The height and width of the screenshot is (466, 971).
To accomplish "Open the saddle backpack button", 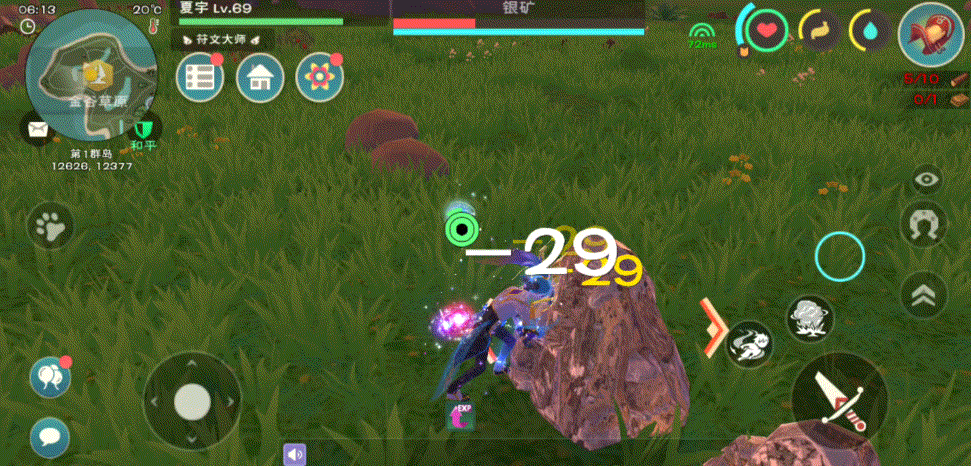I will click(928, 35).
